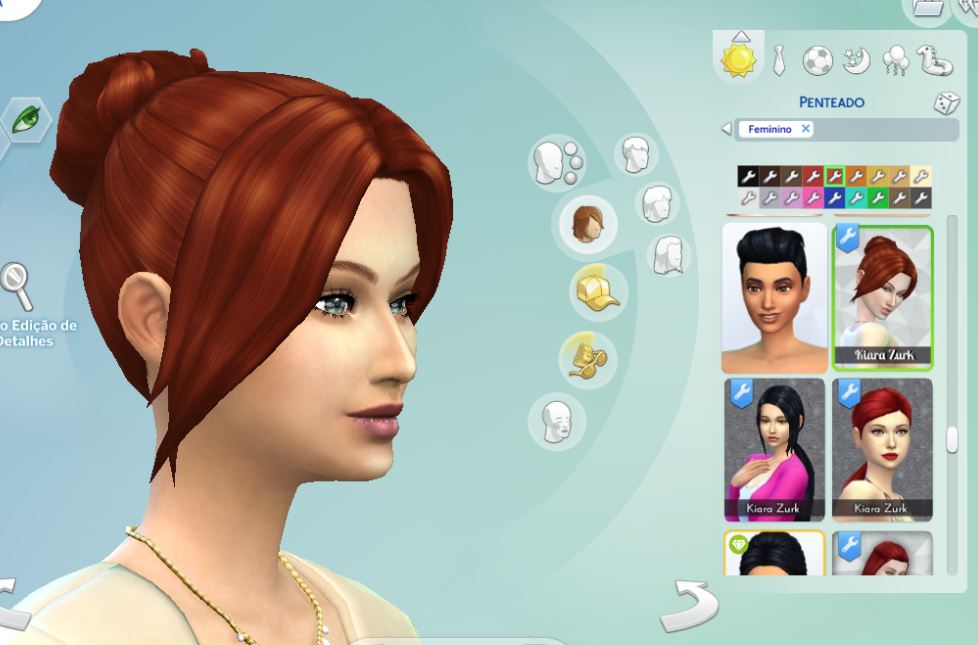Open the Detail Edit magnifying glass mode

click(18, 288)
